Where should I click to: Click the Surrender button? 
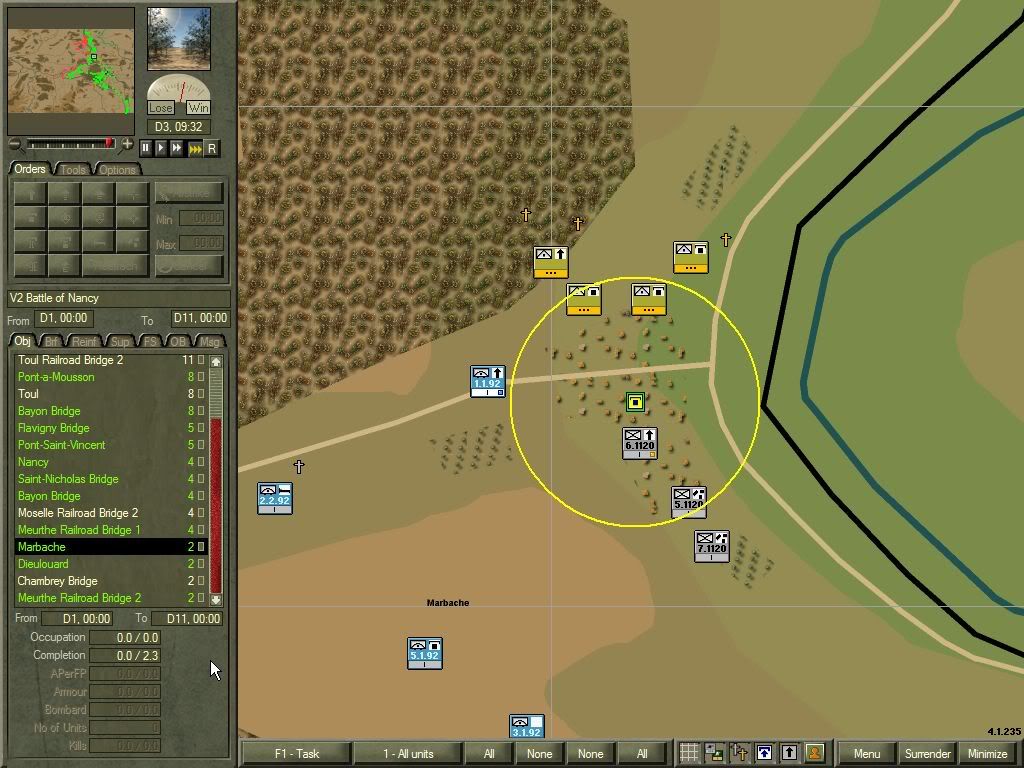(x=928, y=753)
